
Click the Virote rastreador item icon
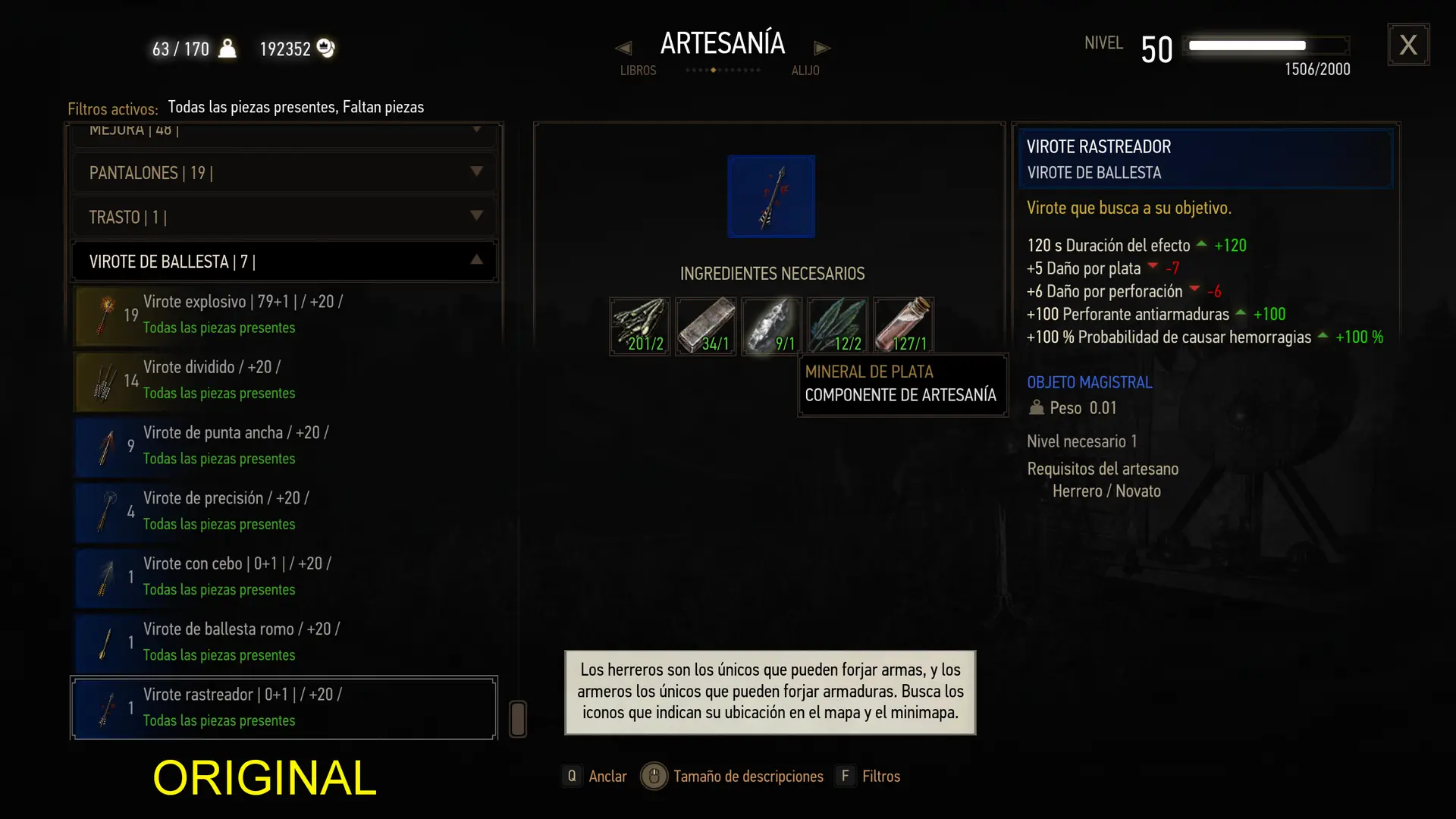pos(771,196)
